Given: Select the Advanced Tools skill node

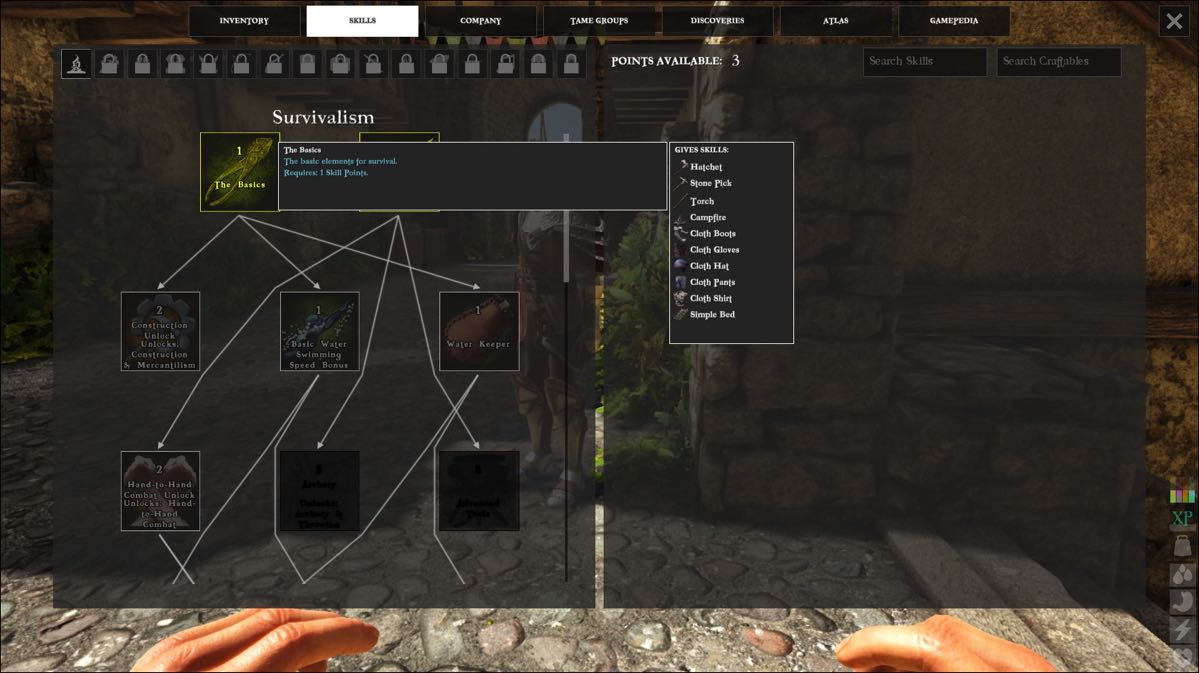Looking at the screenshot, I should tap(479, 491).
